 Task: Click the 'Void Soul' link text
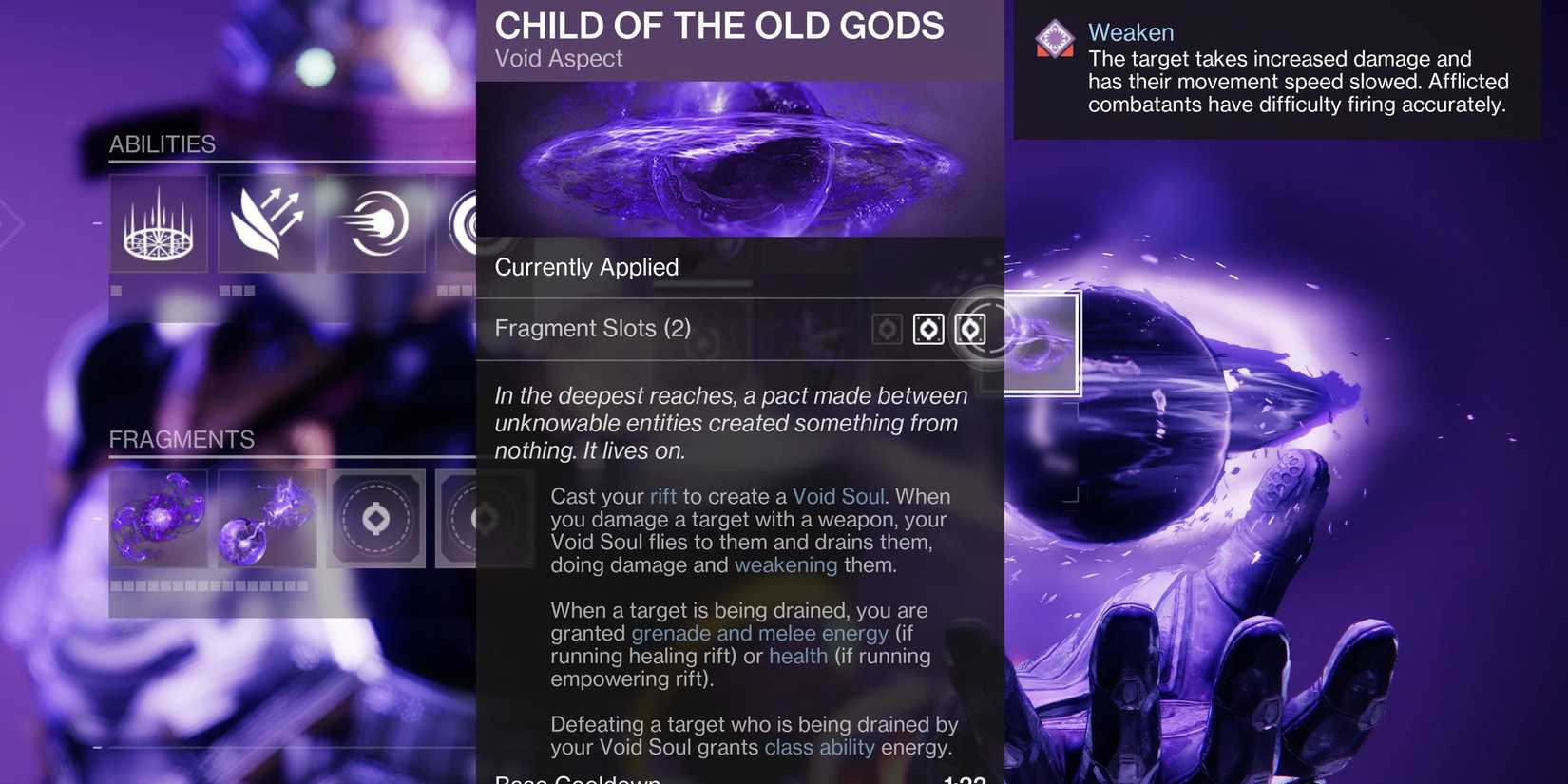click(837, 496)
